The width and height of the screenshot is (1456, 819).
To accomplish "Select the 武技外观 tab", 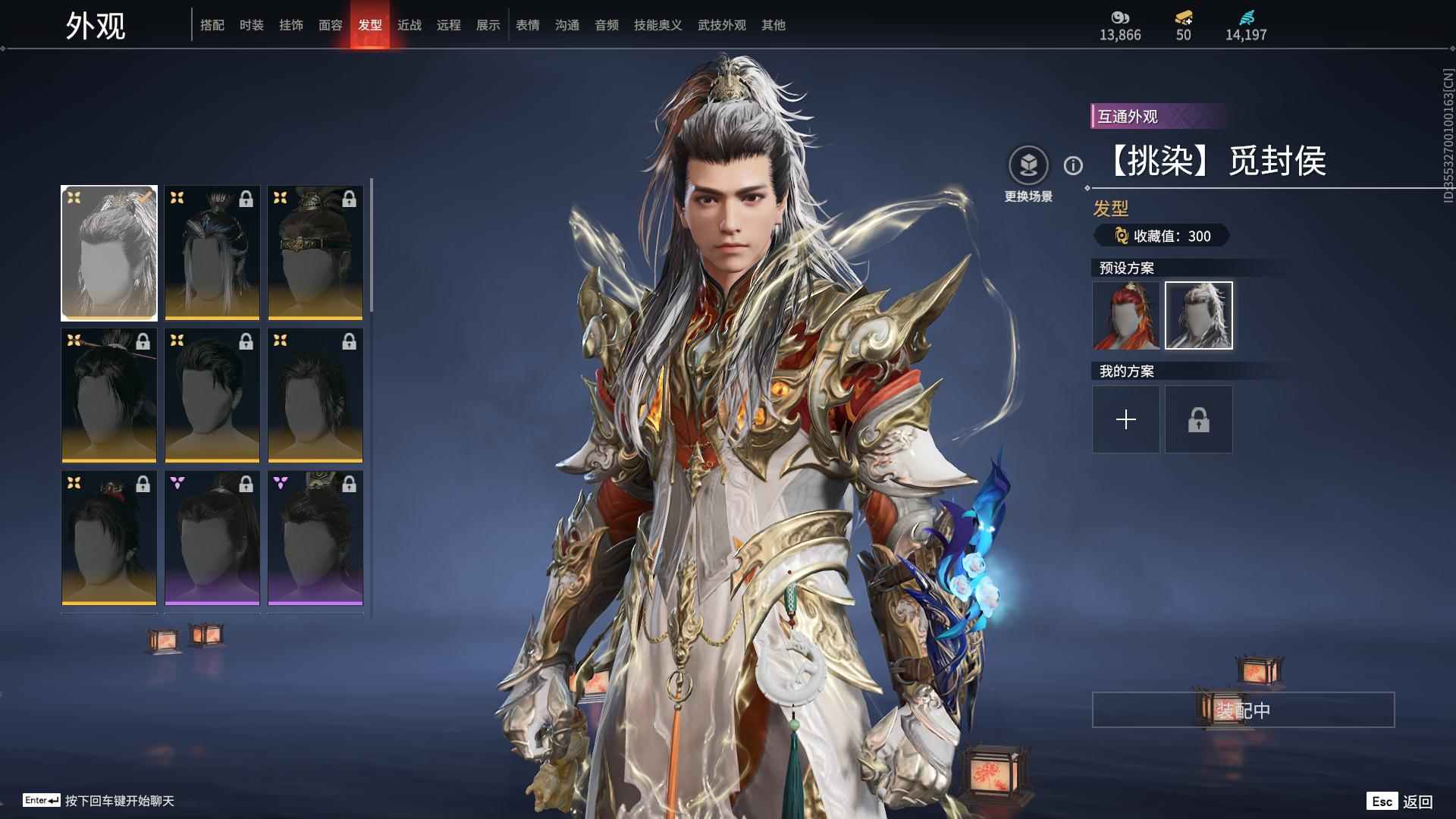I will pyautogui.click(x=721, y=25).
